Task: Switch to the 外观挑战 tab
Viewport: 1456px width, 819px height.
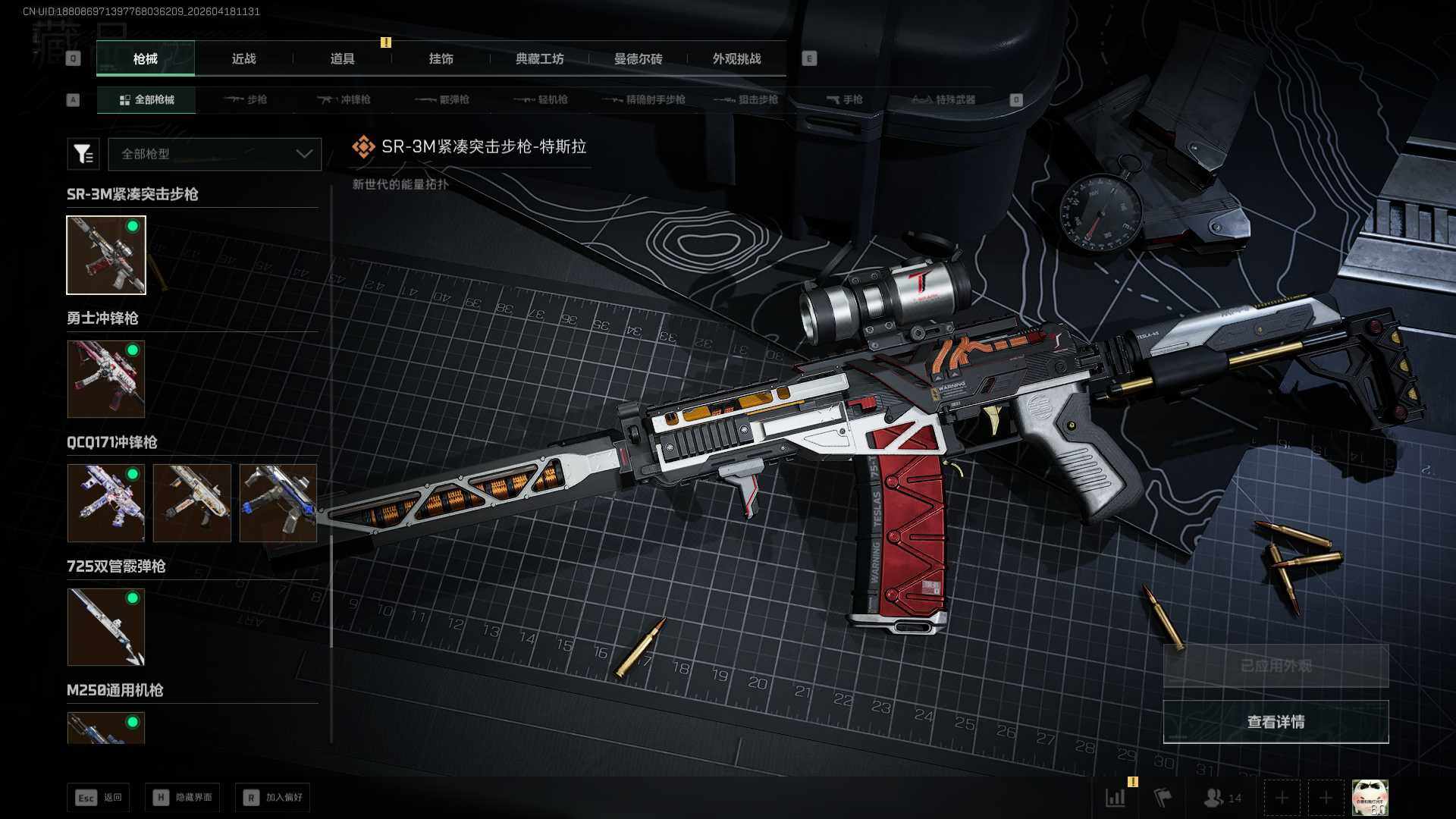Action: click(736, 58)
